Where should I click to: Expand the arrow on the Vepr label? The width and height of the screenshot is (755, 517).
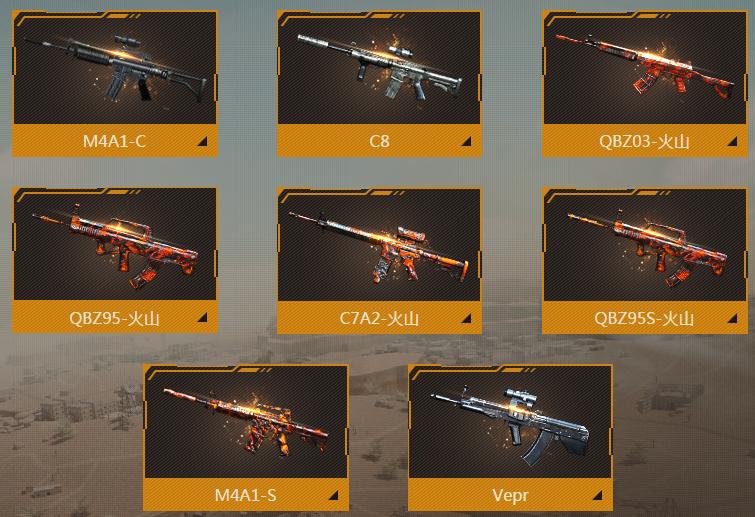point(599,496)
